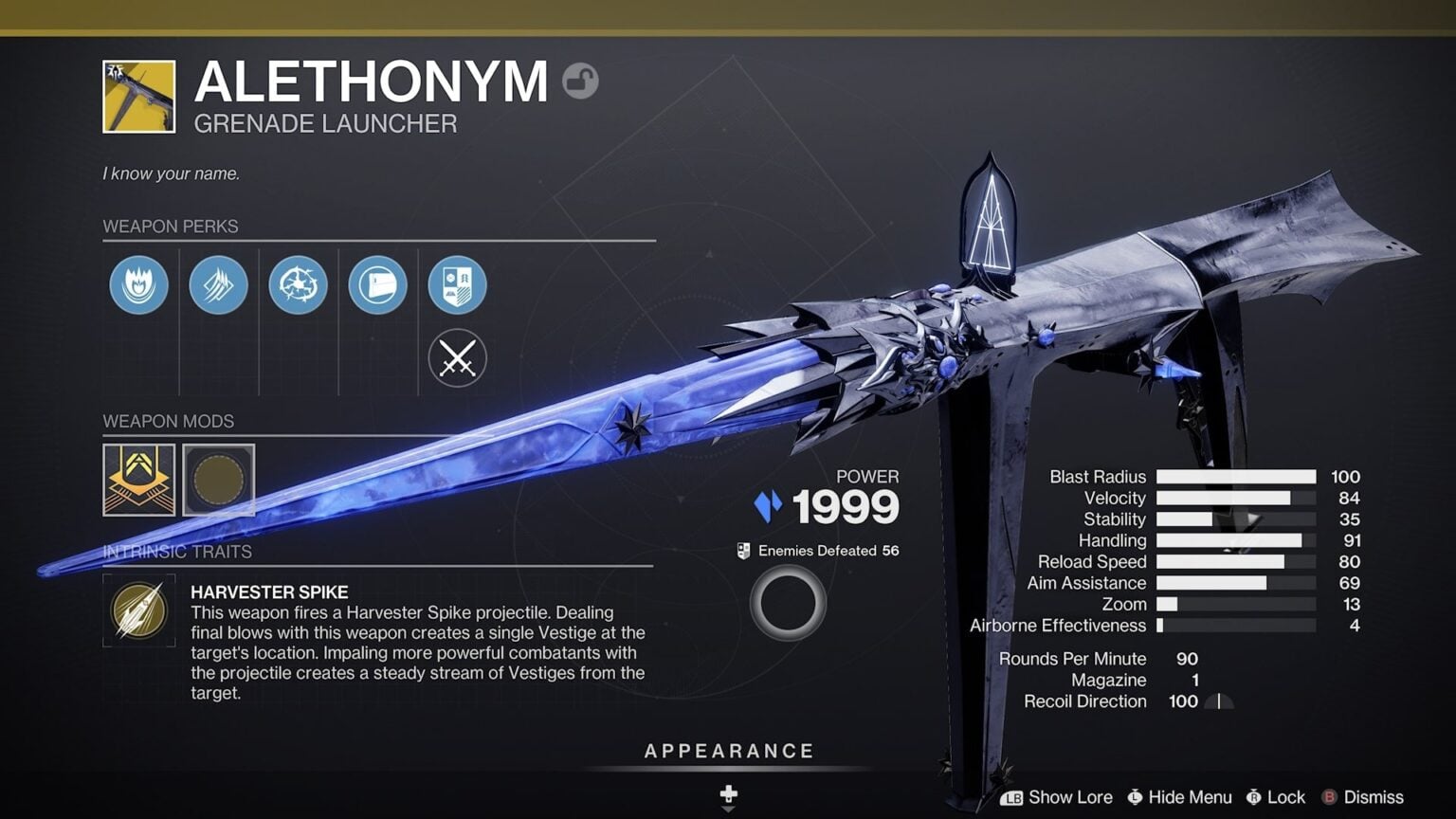Select the crossed swords kill tracker icon
1456x819 pixels.
(457, 358)
